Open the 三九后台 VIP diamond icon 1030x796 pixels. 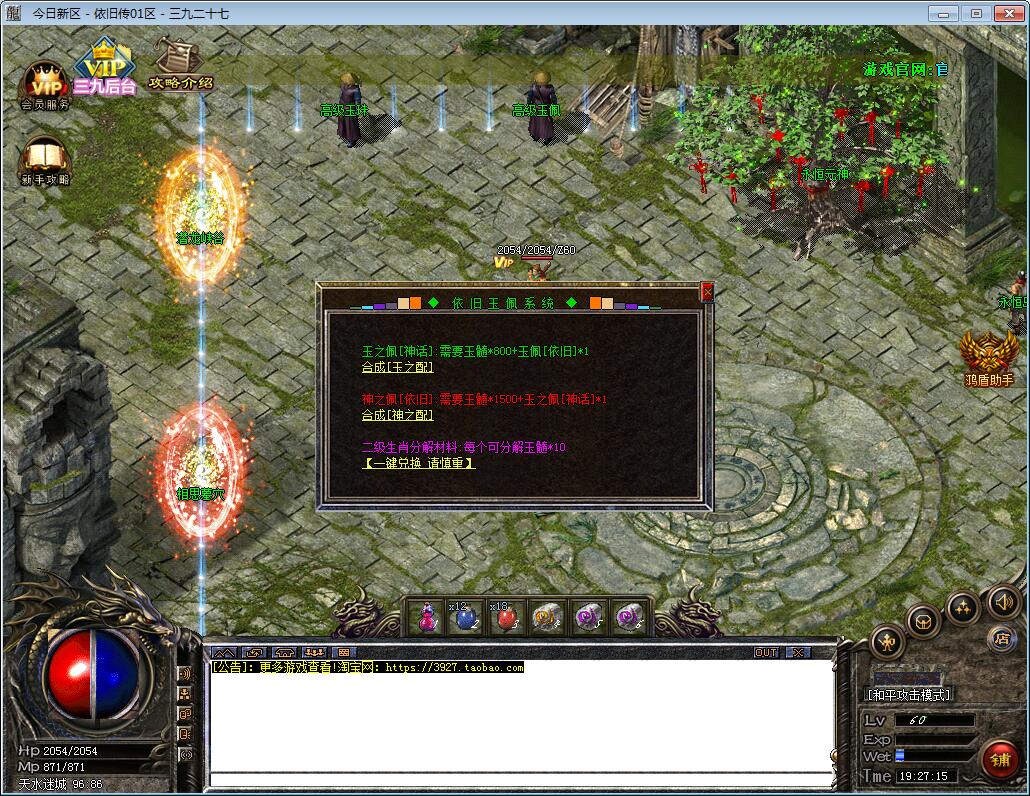tap(104, 66)
